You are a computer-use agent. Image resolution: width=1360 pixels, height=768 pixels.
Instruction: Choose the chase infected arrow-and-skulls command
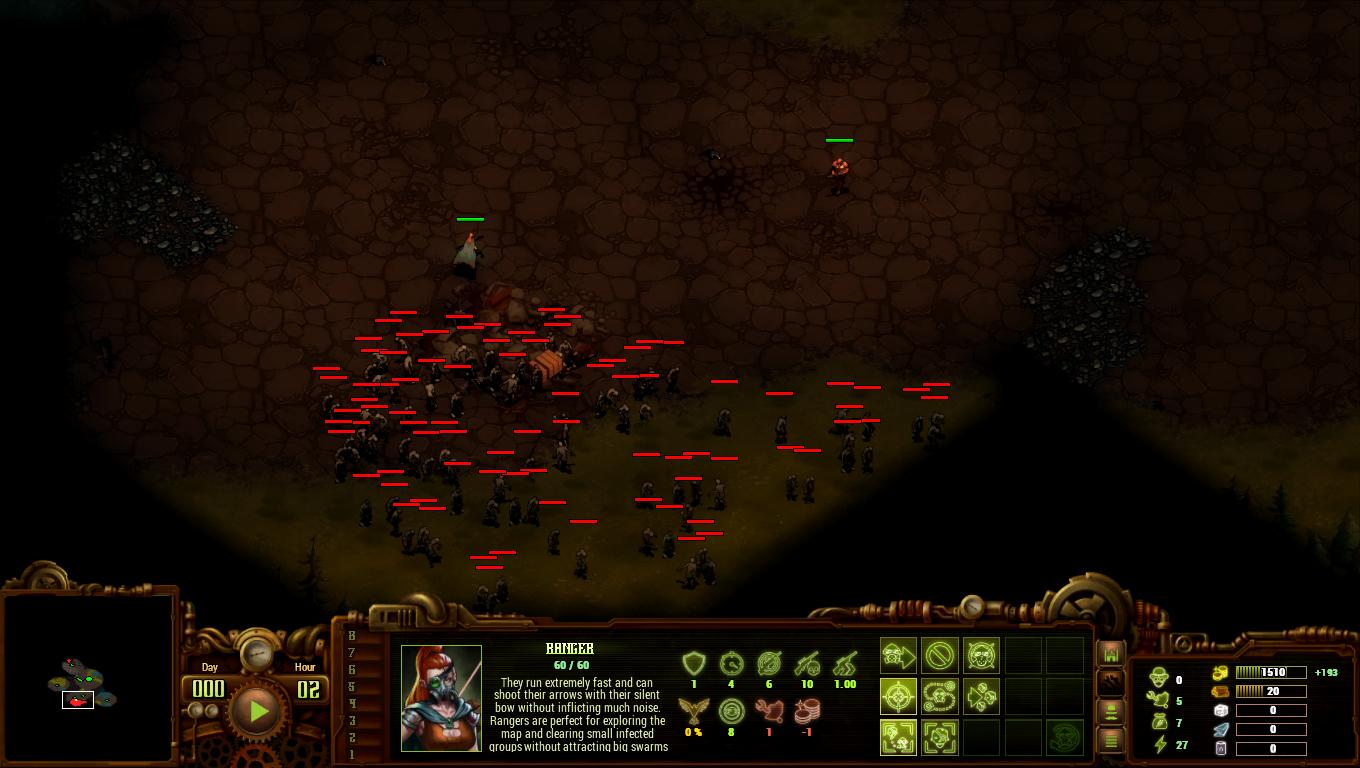point(982,696)
